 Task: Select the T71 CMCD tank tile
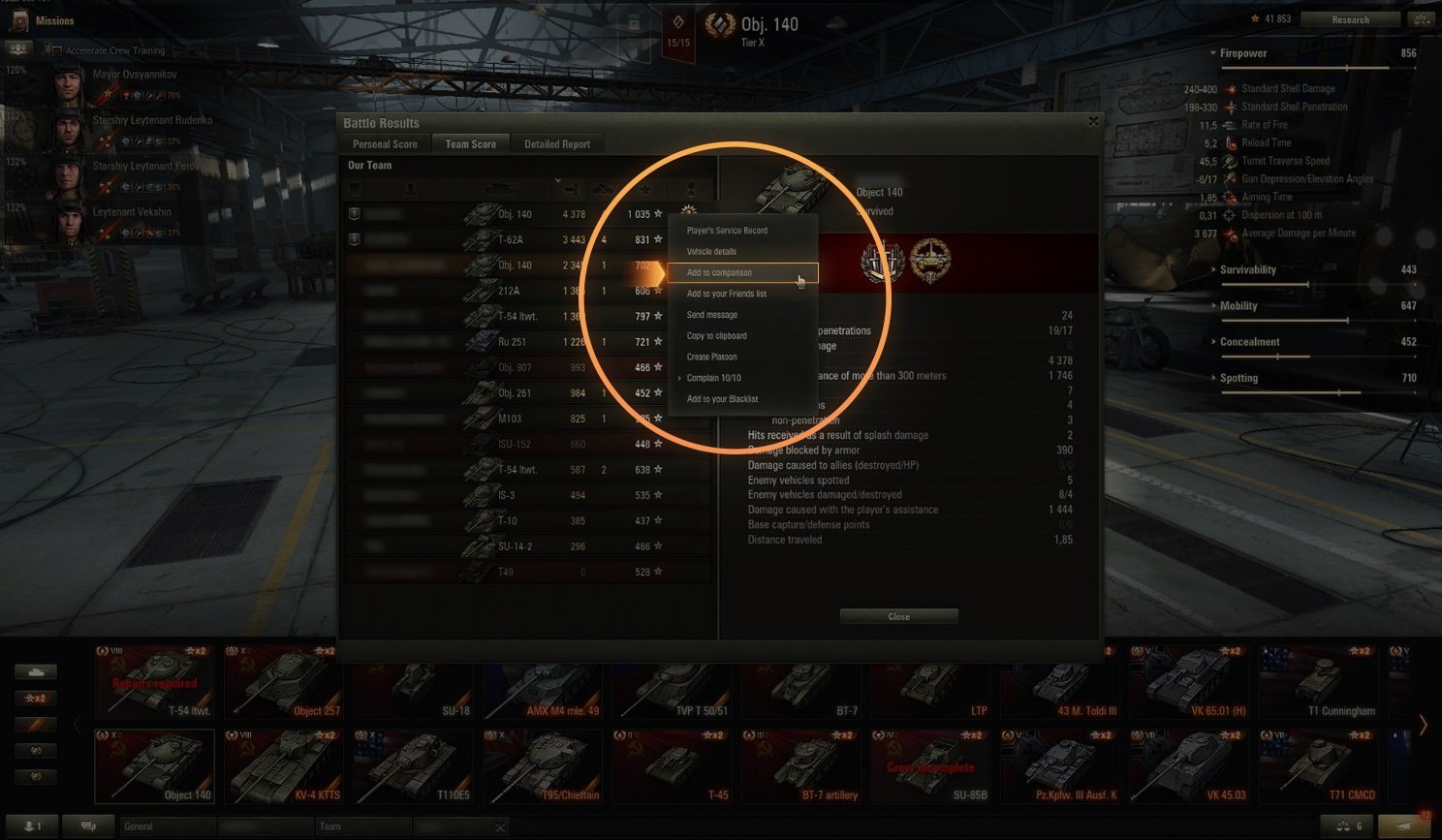(x=1318, y=765)
